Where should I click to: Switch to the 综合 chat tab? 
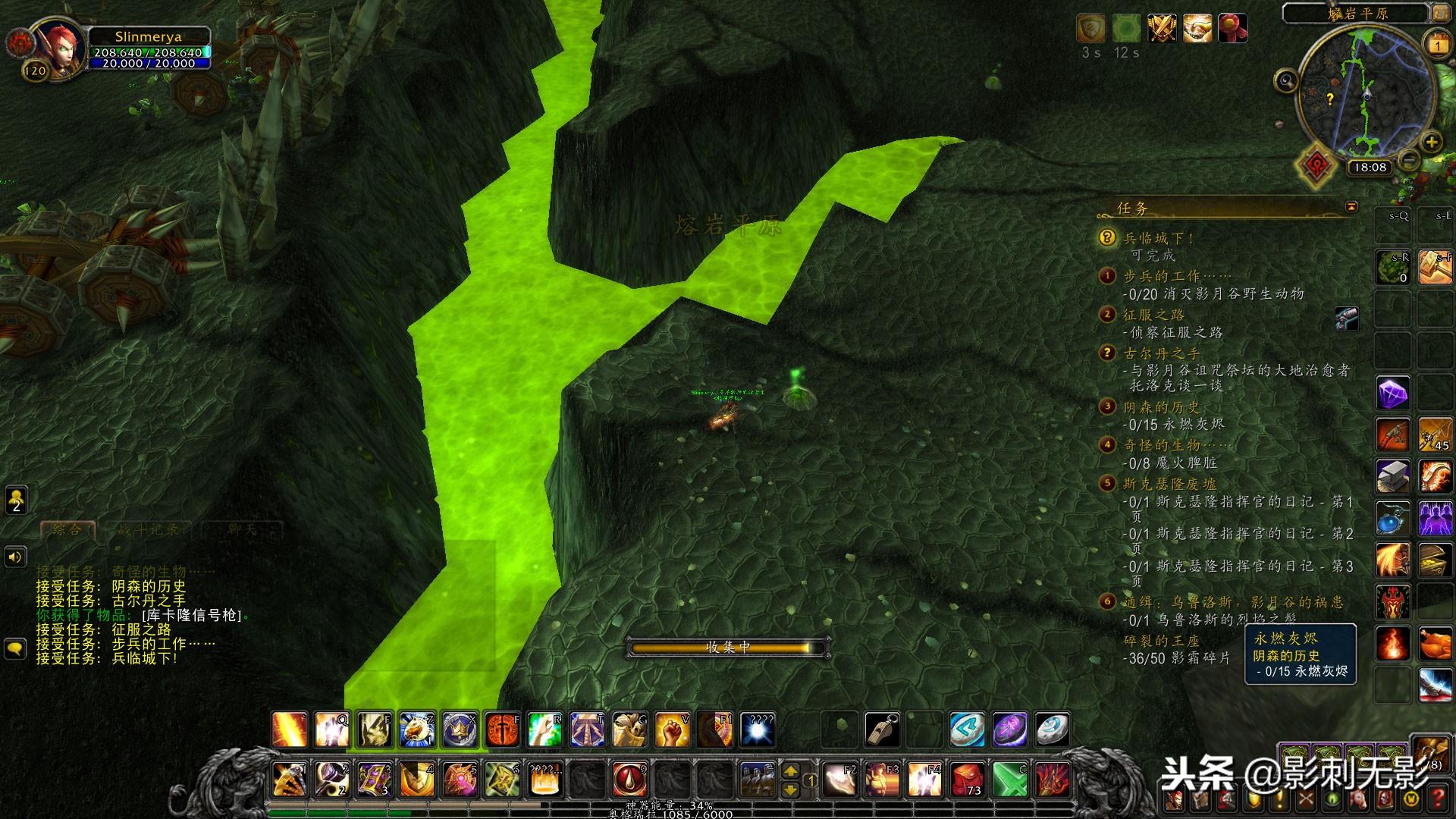pos(67,529)
